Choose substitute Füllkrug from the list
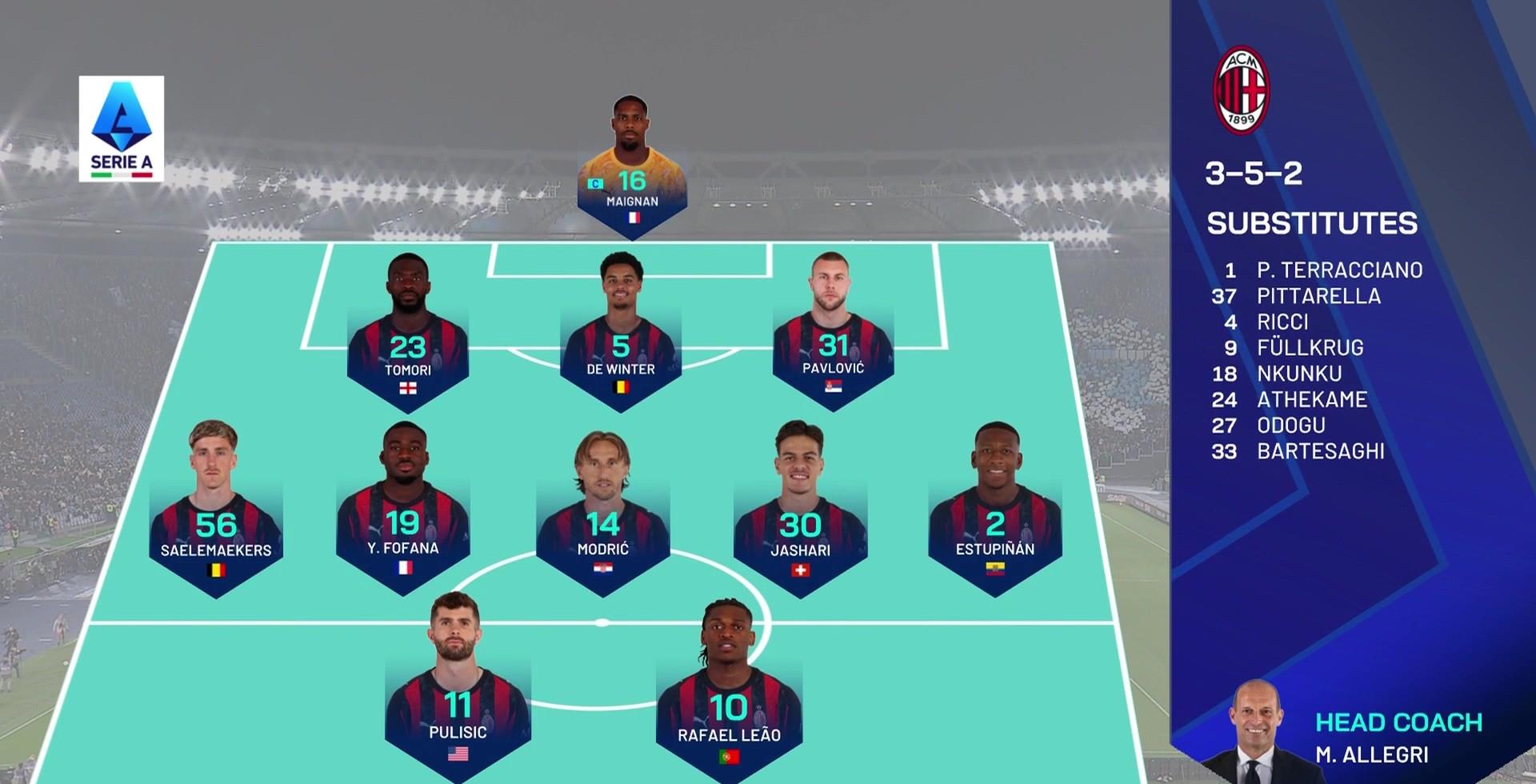This screenshot has width=1536, height=784. 1310,348
